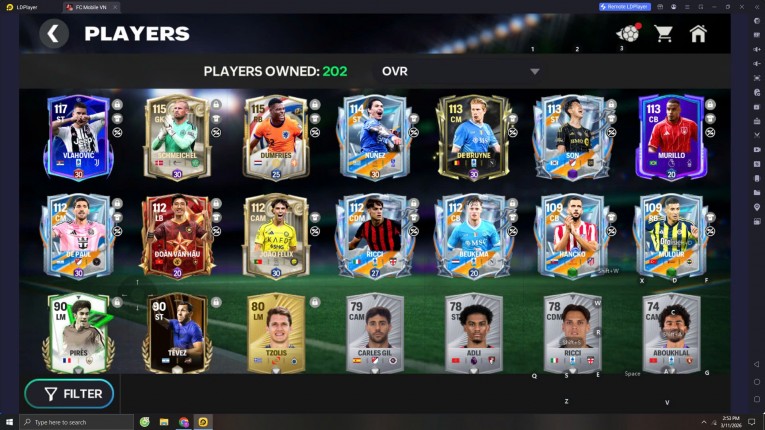The image size is (765, 430).
Task: Go back using the arrow button
Action: tap(54, 34)
